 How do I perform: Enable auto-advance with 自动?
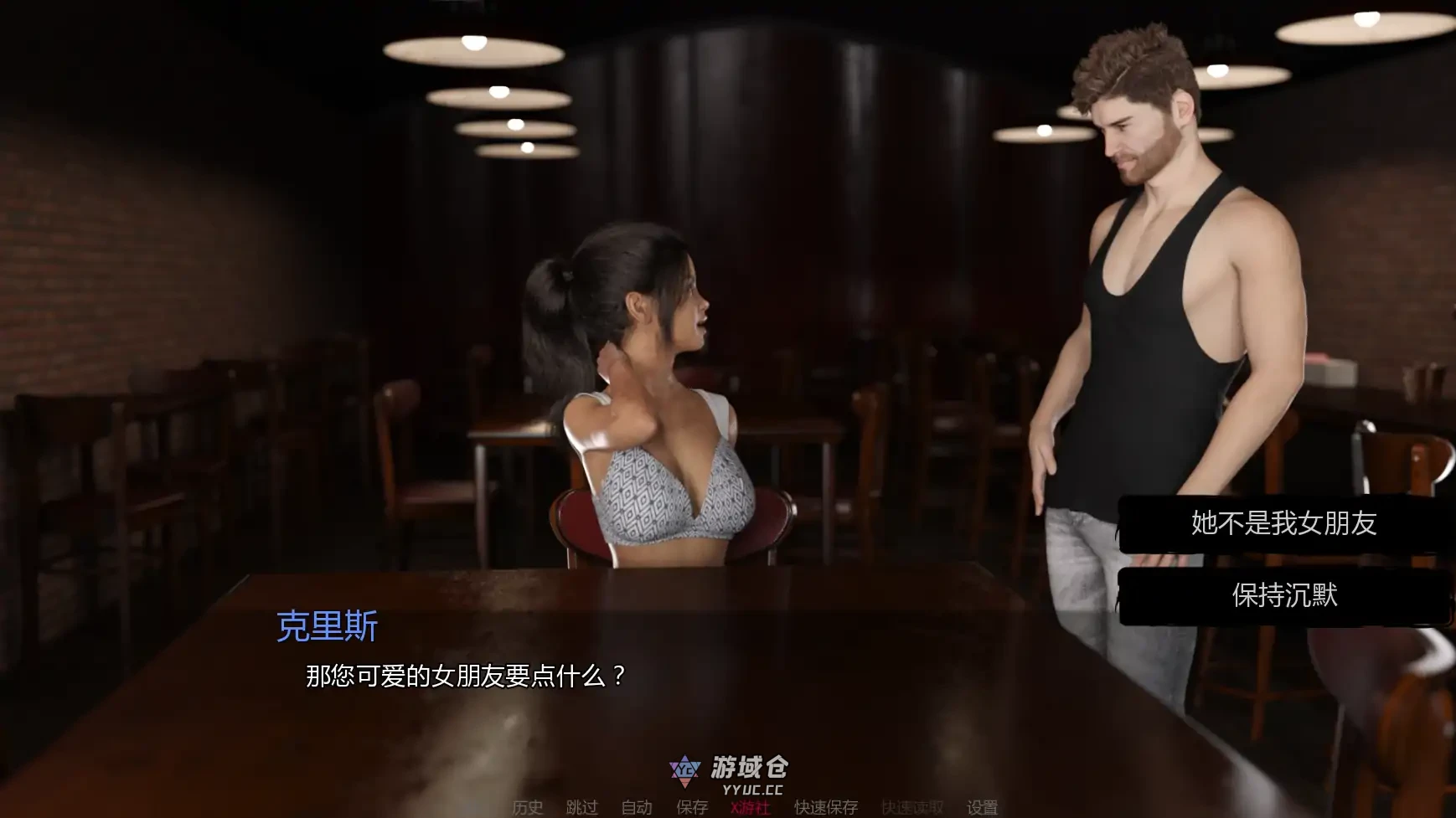(635, 808)
